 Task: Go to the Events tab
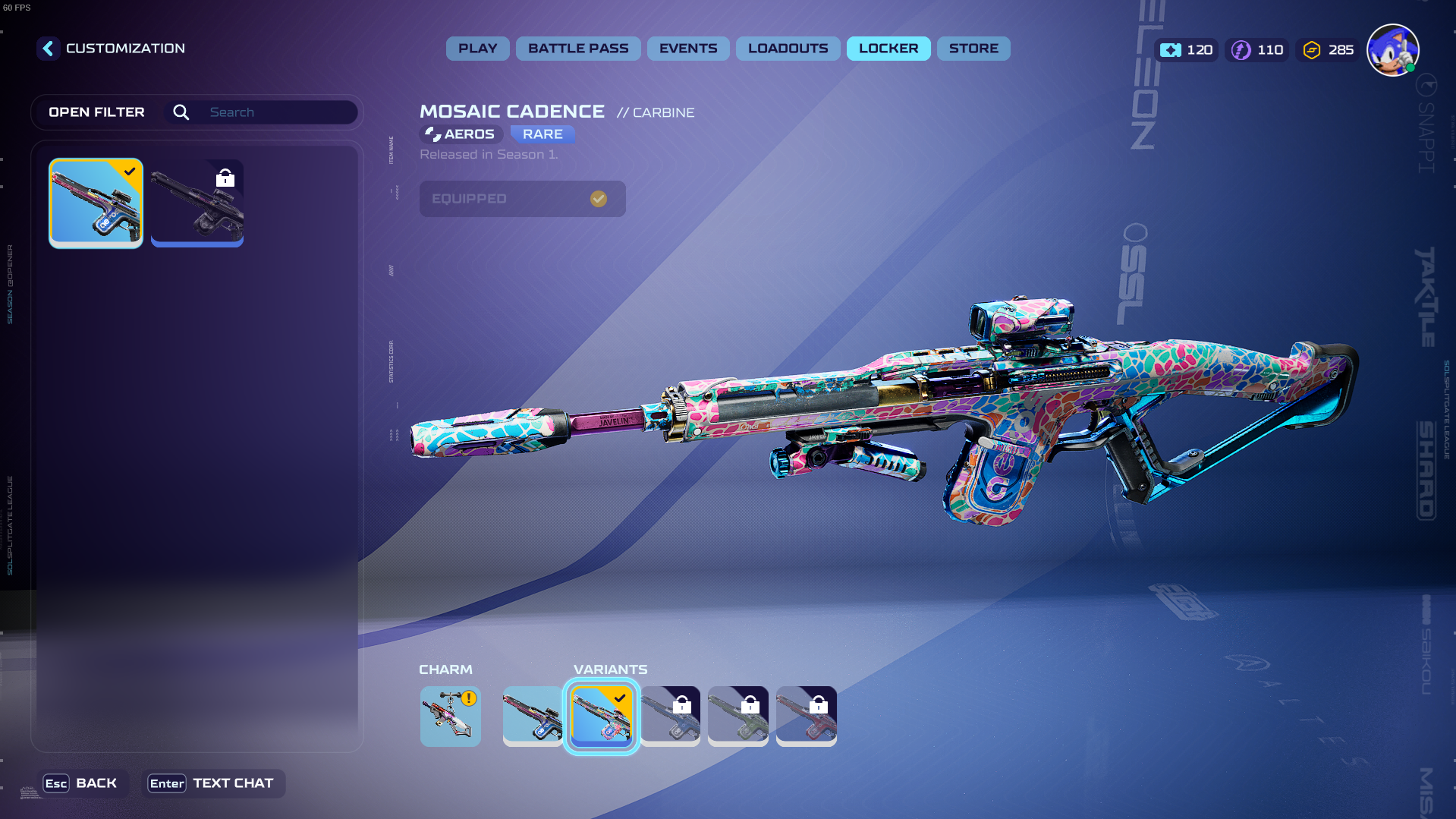(x=687, y=49)
